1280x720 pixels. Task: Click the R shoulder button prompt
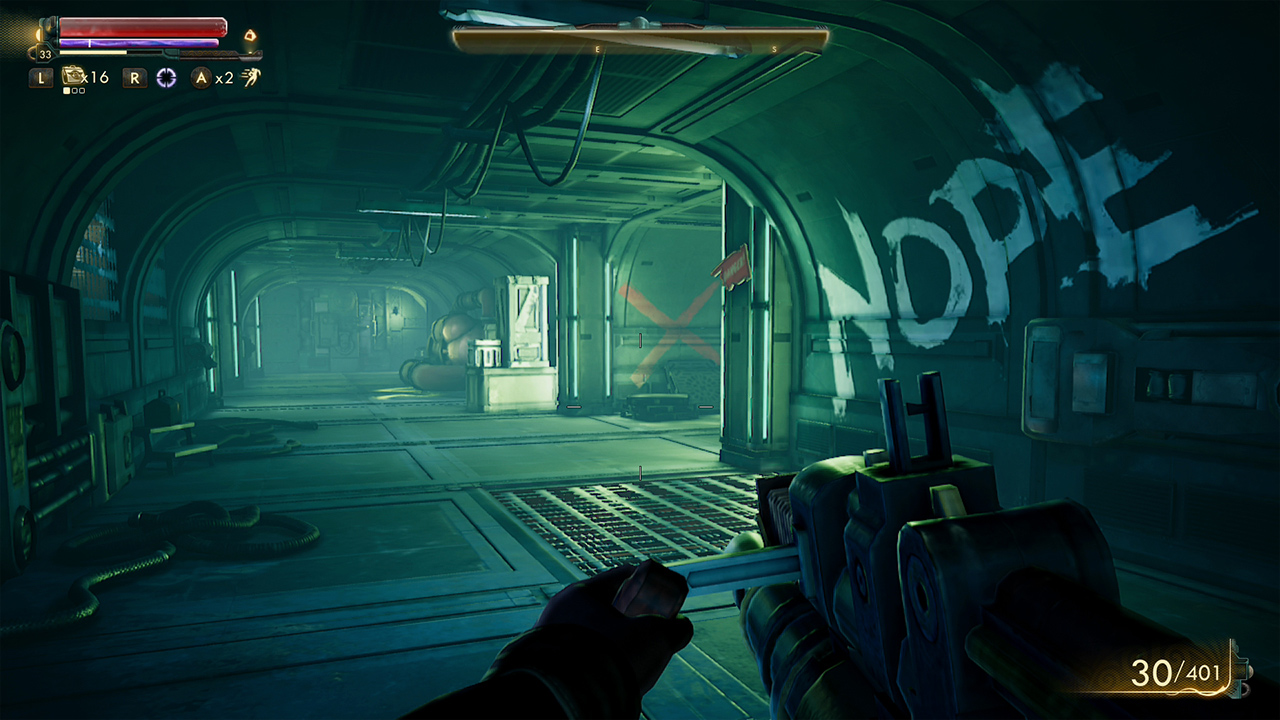134,77
